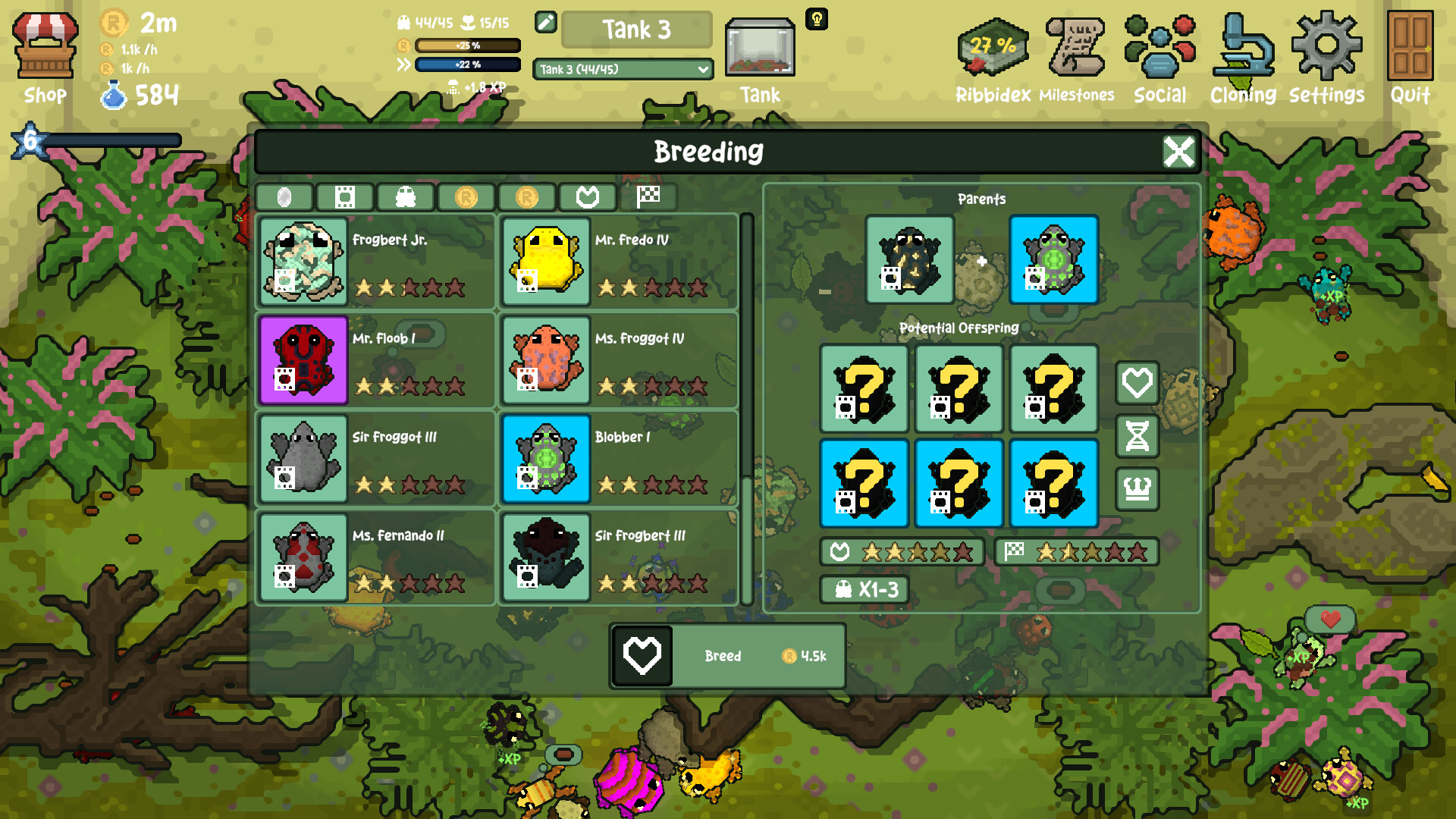The height and width of the screenshot is (819, 1456).
Task: Open the Ribbidex collection
Action: (x=993, y=57)
